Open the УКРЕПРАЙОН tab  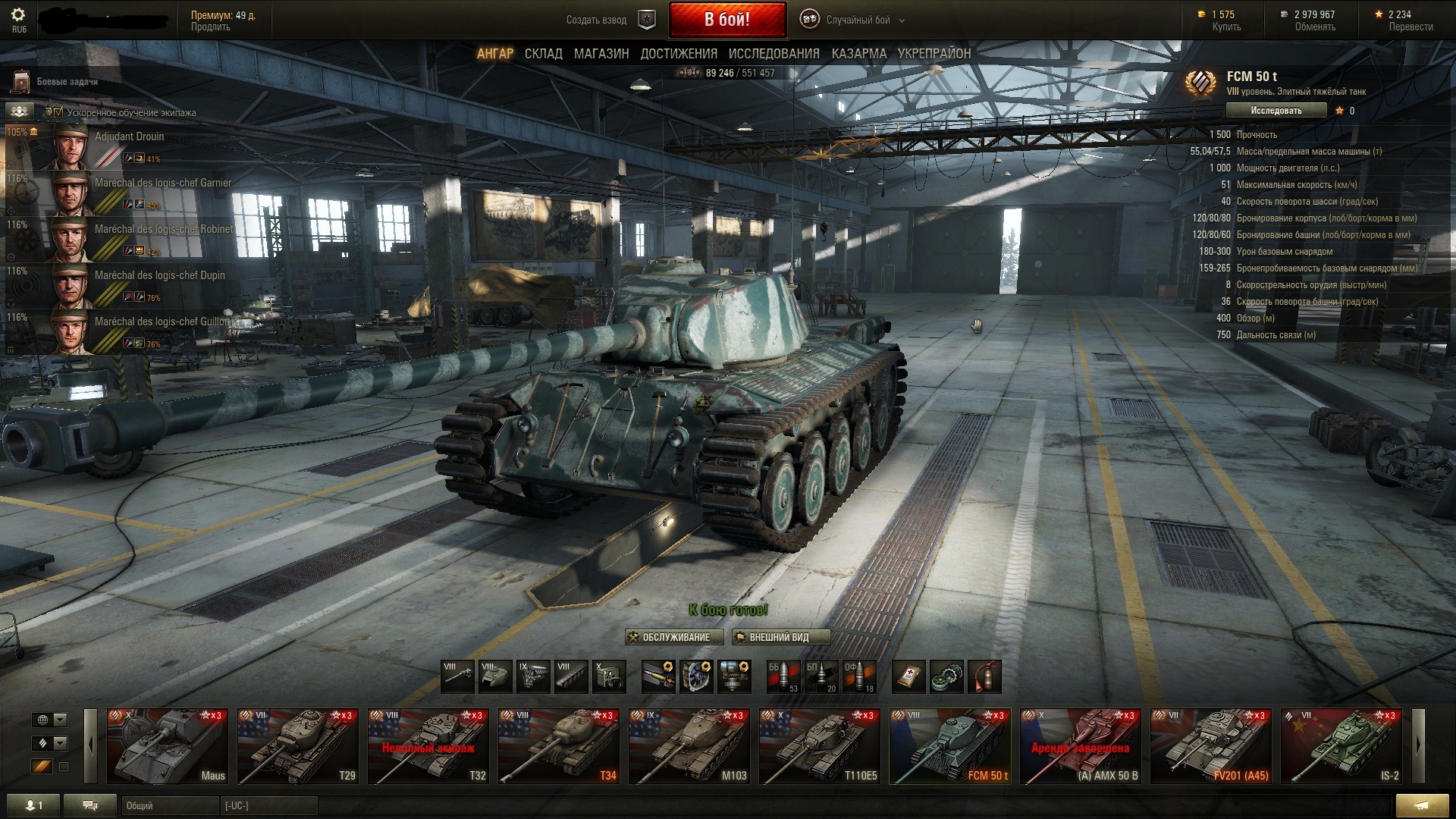(934, 54)
